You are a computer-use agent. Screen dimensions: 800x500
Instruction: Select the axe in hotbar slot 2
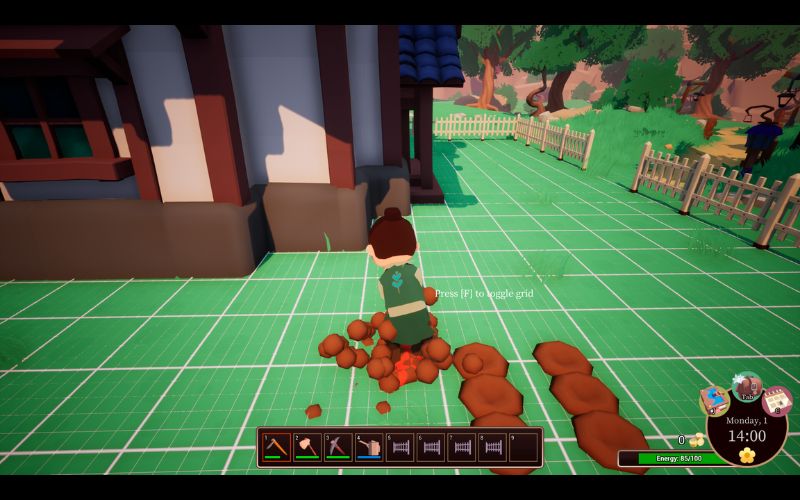pos(307,447)
